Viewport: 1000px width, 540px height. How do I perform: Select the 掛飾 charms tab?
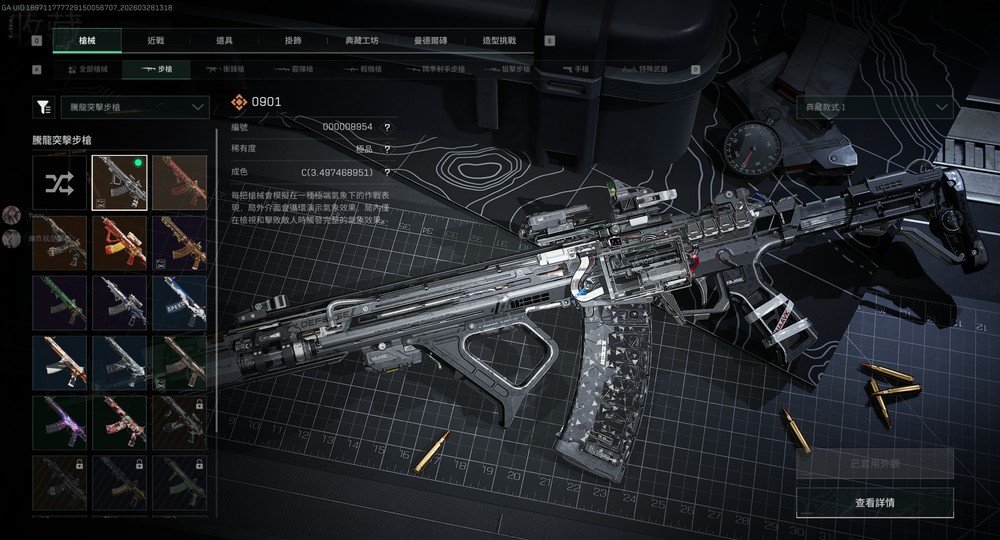(291, 41)
